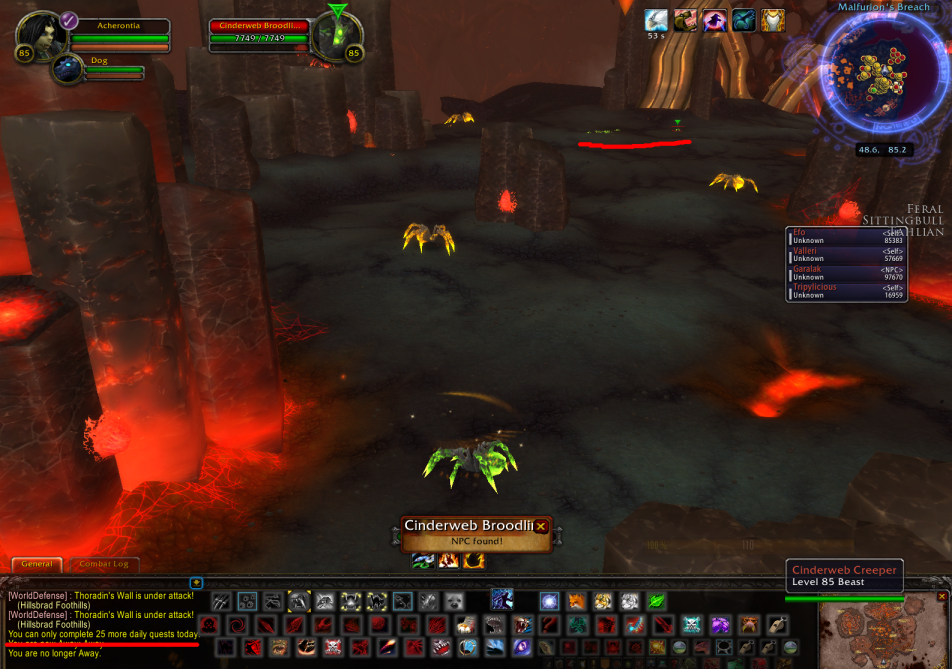Click the blue plus button above chat
Screen dimensions: 952x669
click(196, 583)
